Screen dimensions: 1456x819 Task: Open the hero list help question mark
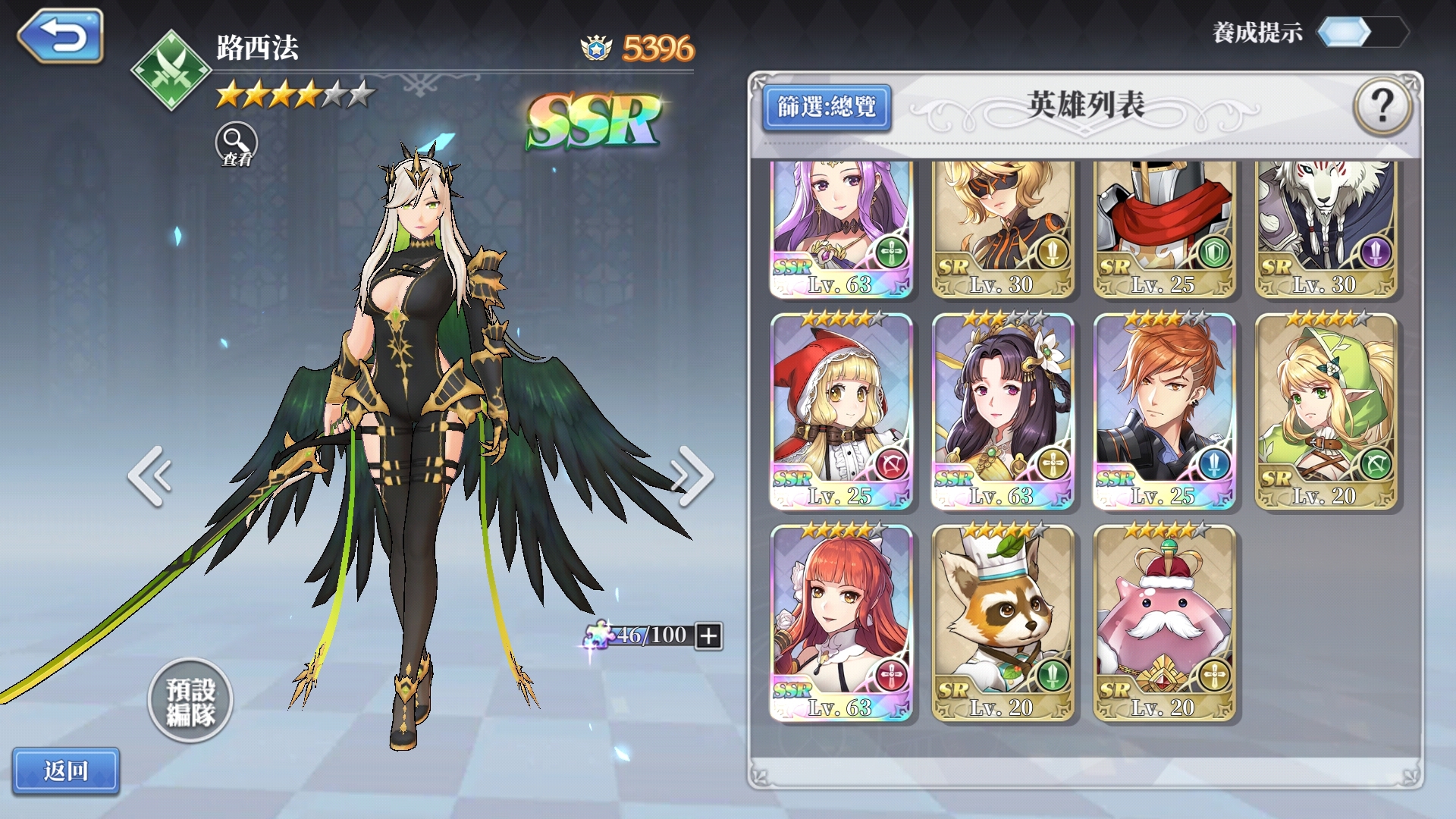[x=1382, y=107]
